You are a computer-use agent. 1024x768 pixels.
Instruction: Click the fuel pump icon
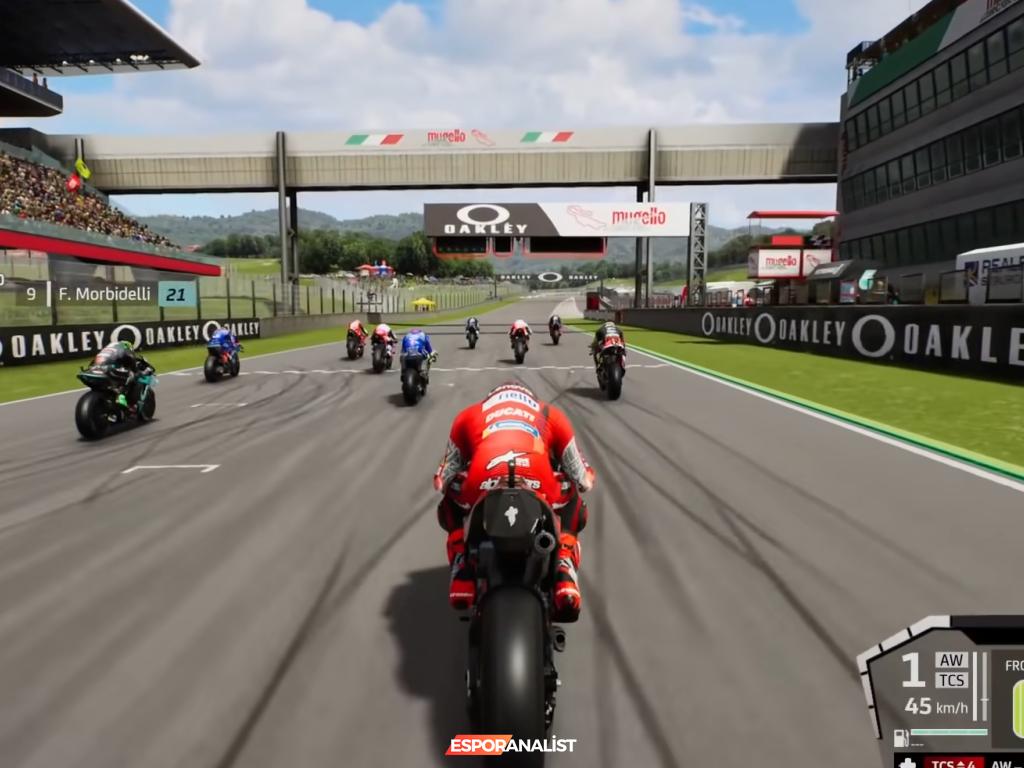(x=901, y=739)
